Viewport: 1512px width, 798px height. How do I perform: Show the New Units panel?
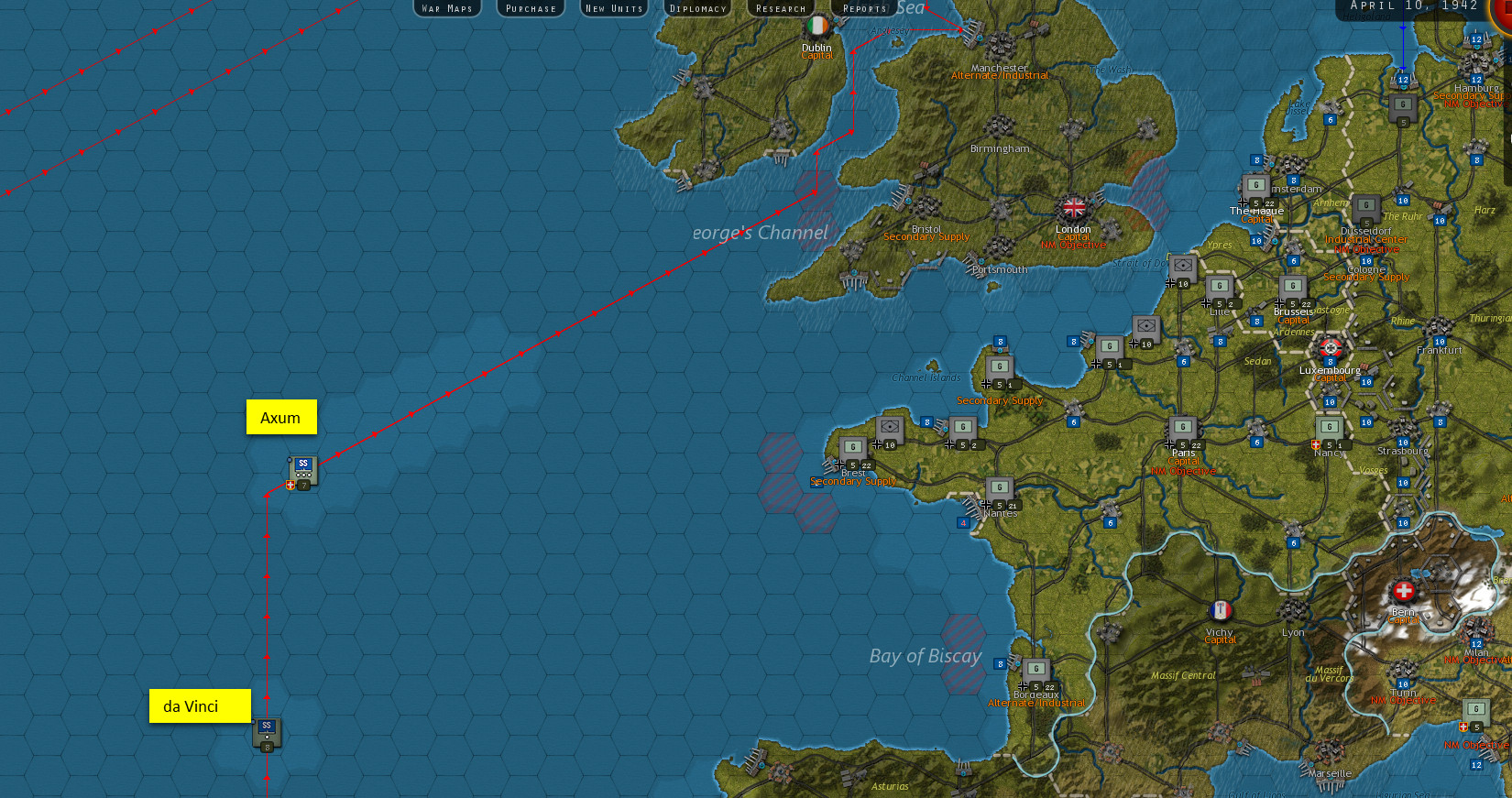click(x=614, y=8)
